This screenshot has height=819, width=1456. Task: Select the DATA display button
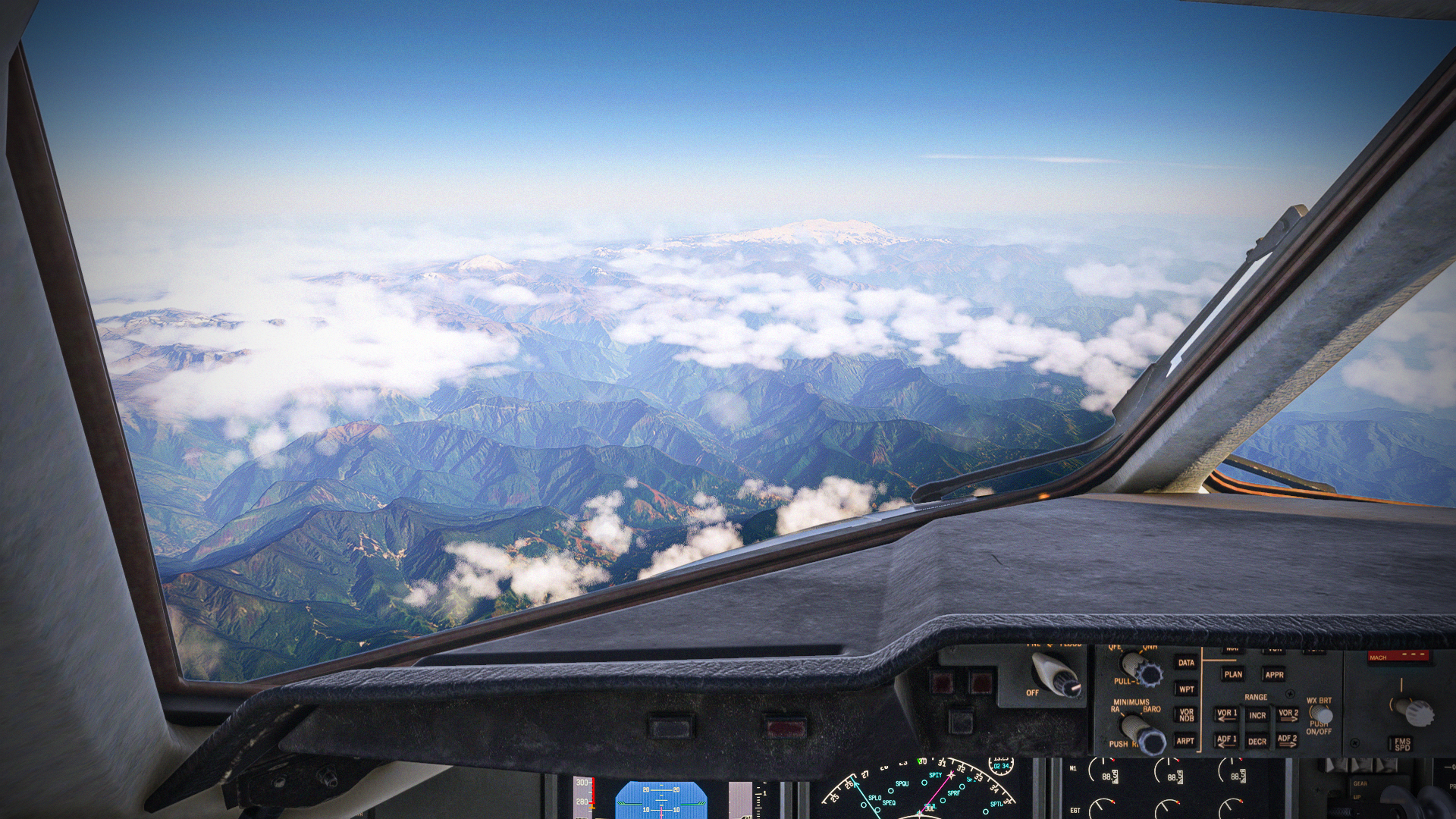[1186, 663]
